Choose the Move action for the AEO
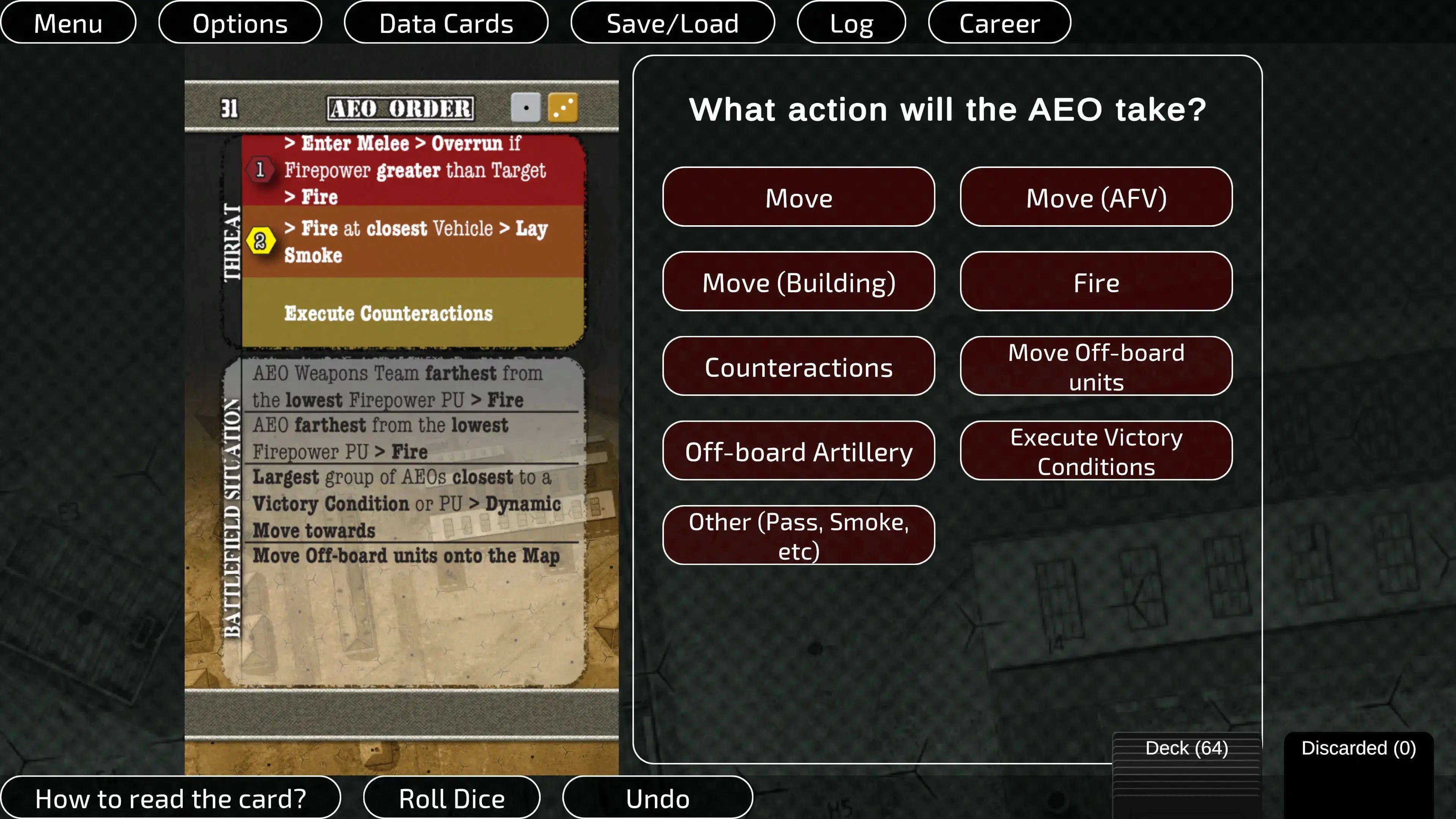 tap(799, 197)
